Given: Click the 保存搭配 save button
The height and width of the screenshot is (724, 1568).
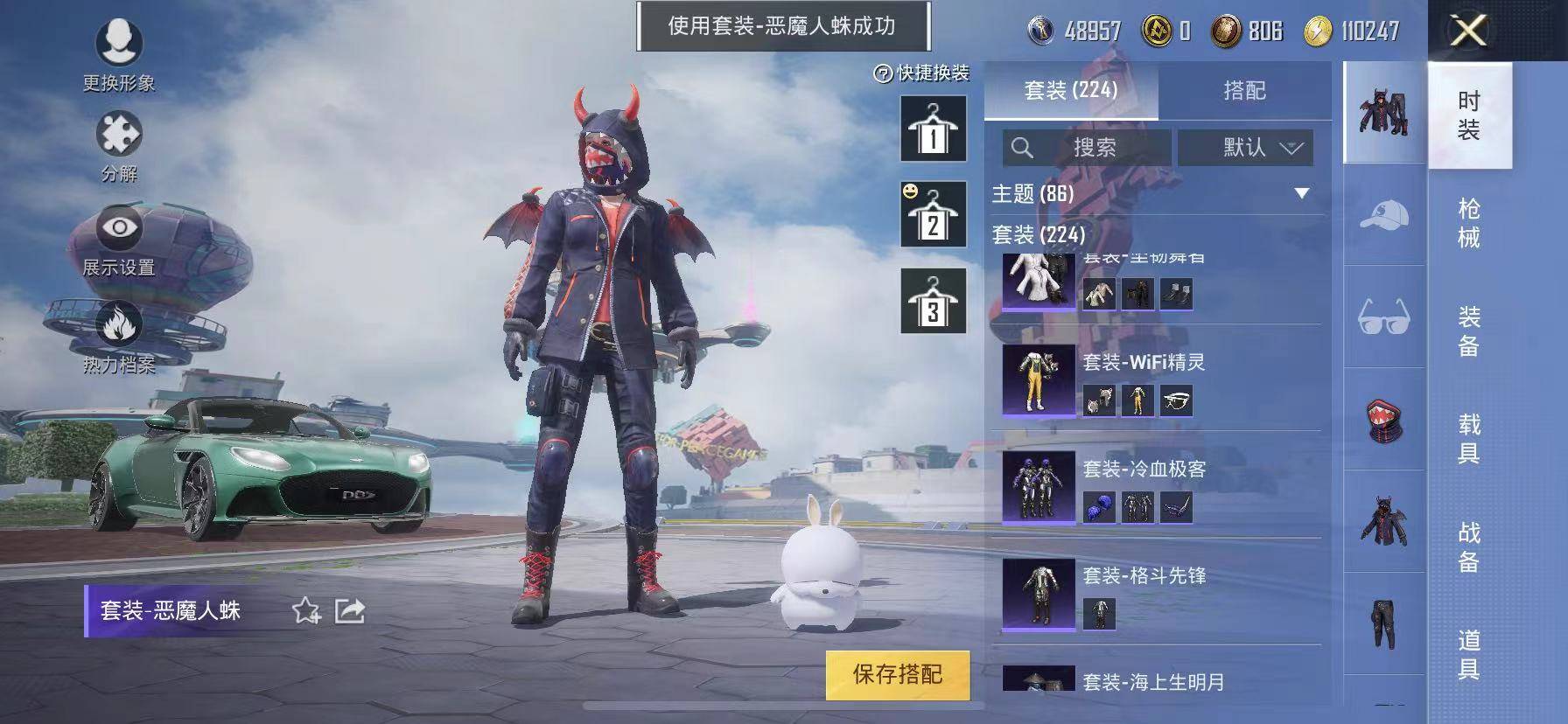Looking at the screenshot, I should (x=896, y=675).
